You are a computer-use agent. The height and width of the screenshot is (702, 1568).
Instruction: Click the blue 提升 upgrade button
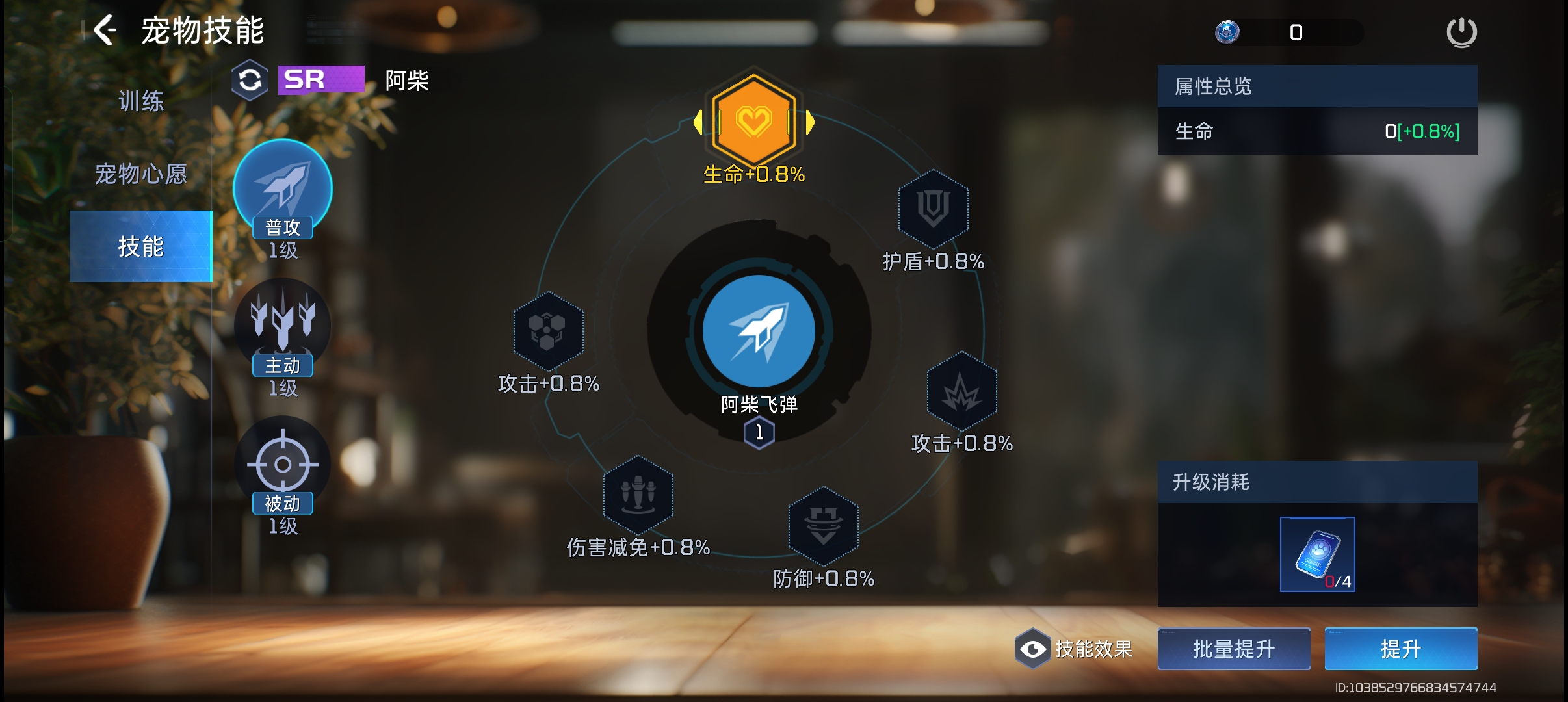pos(1401,649)
